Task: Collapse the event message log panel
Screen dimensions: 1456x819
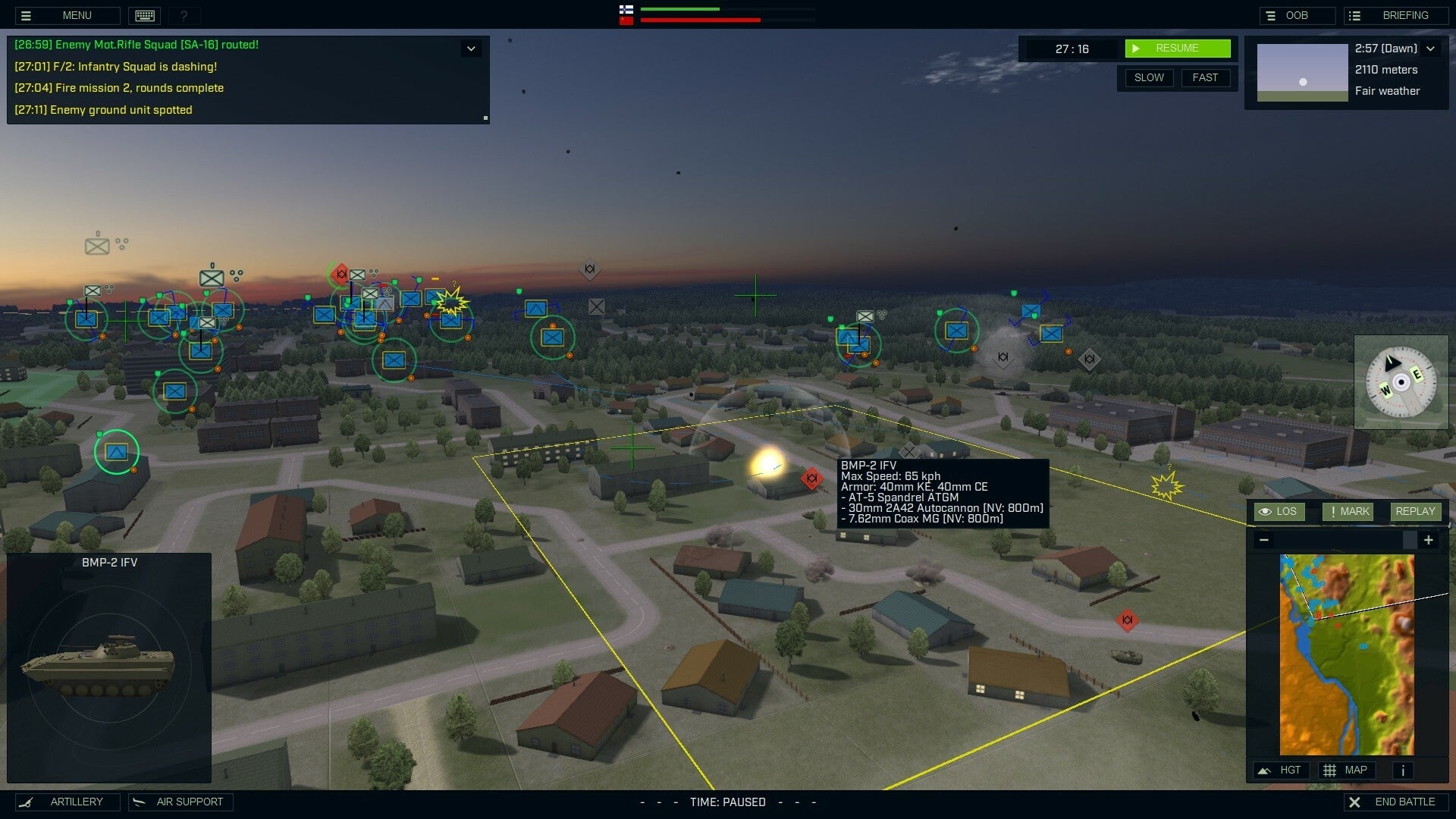Action: coord(470,48)
